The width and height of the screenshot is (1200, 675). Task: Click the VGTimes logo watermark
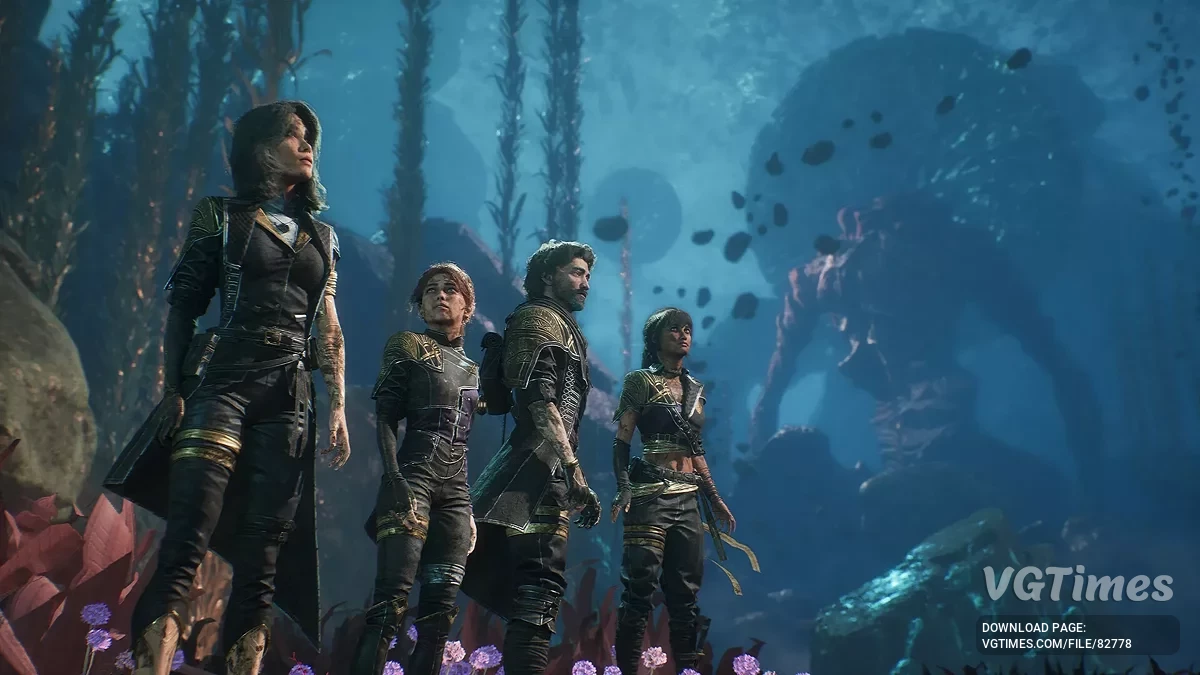1076,584
